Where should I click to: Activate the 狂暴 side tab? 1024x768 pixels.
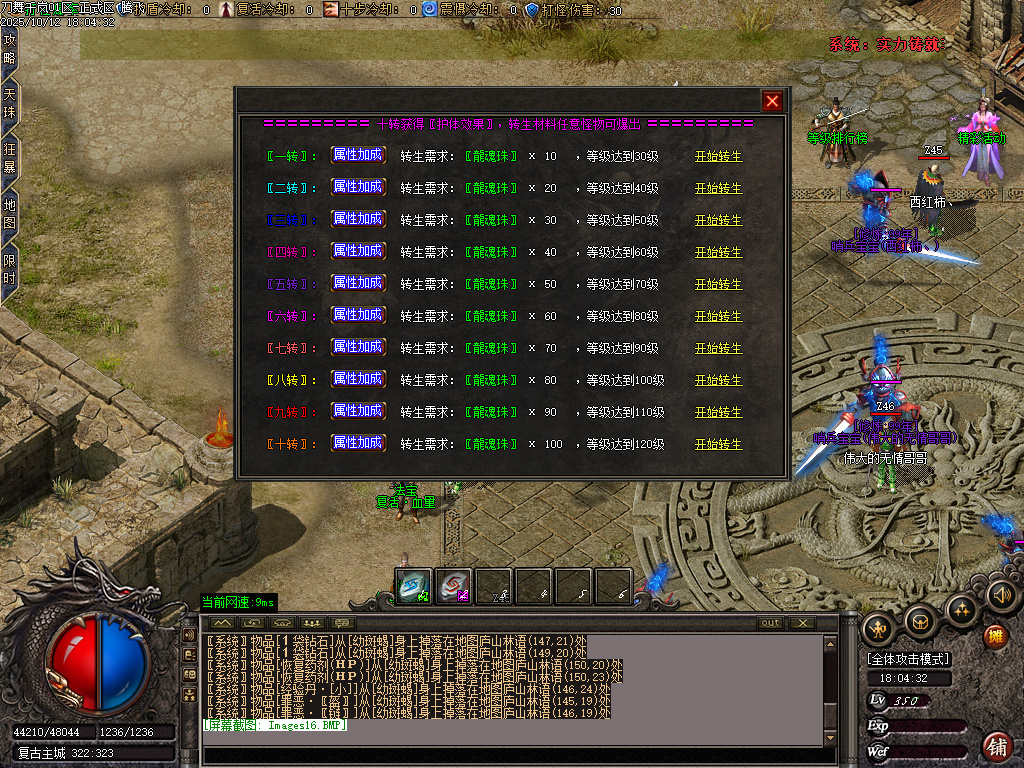(x=10, y=159)
